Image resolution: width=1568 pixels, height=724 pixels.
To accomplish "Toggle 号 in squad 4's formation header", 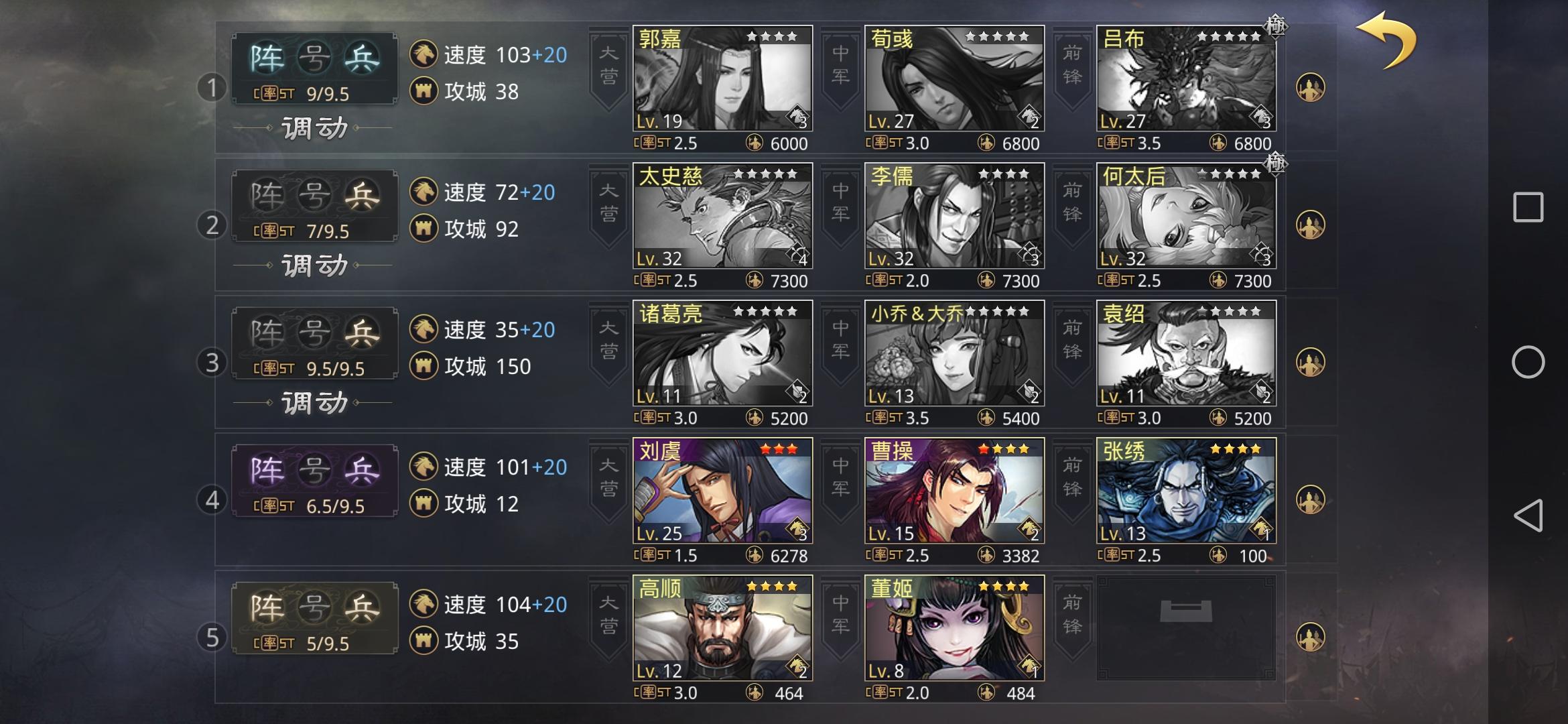I will point(315,469).
